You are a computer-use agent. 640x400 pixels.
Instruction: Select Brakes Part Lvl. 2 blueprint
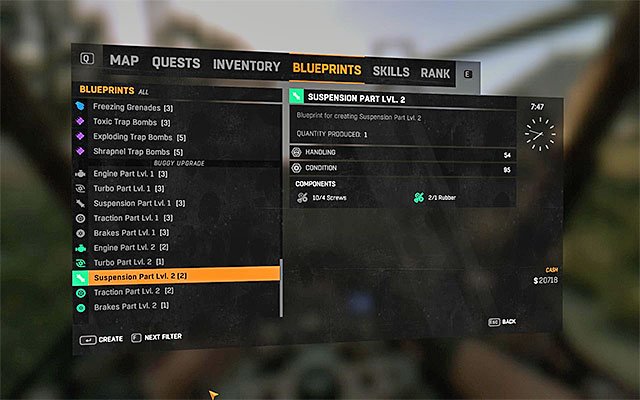[x=130, y=306]
